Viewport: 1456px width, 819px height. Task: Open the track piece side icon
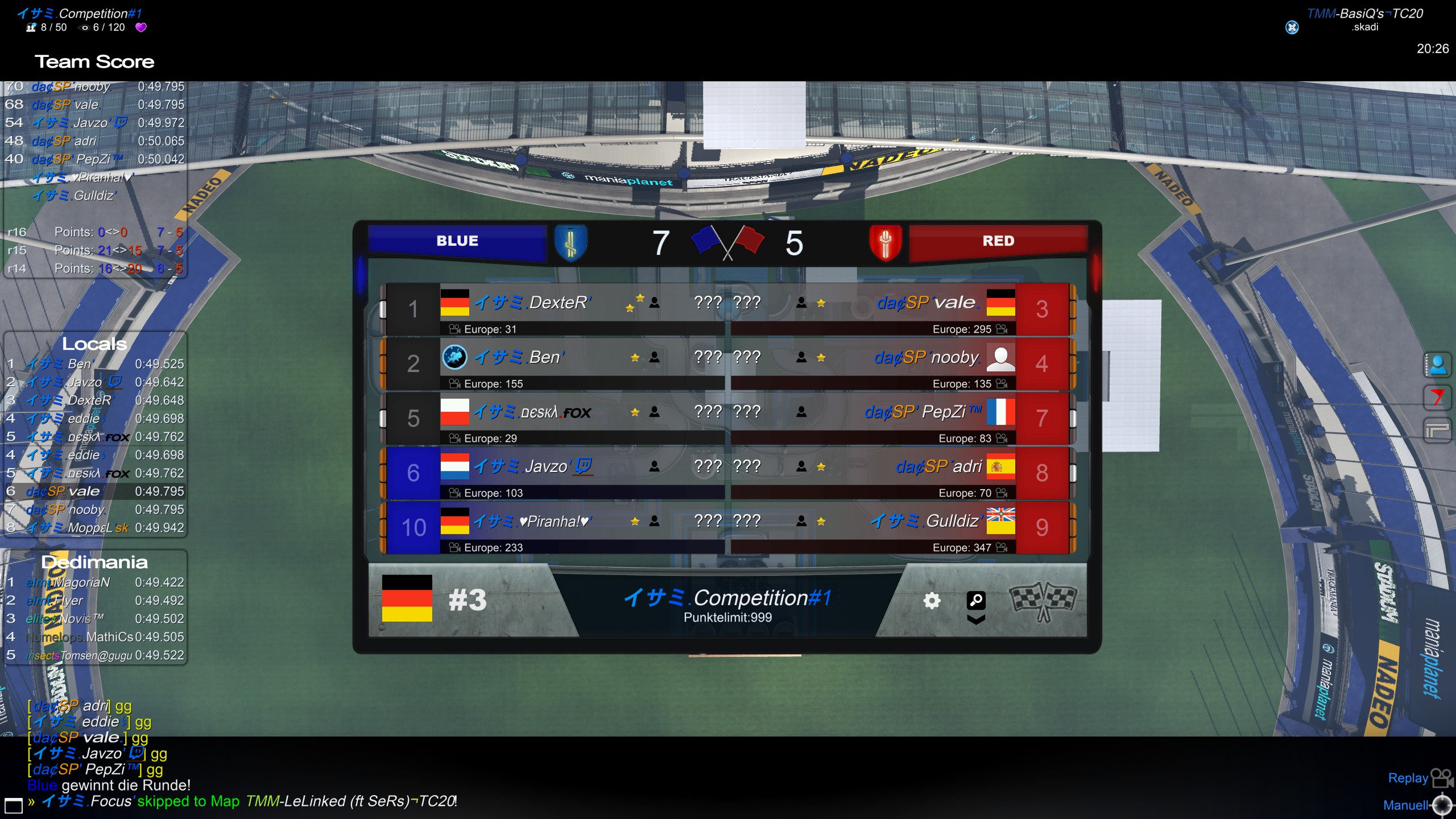pyautogui.click(x=1437, y=429)
